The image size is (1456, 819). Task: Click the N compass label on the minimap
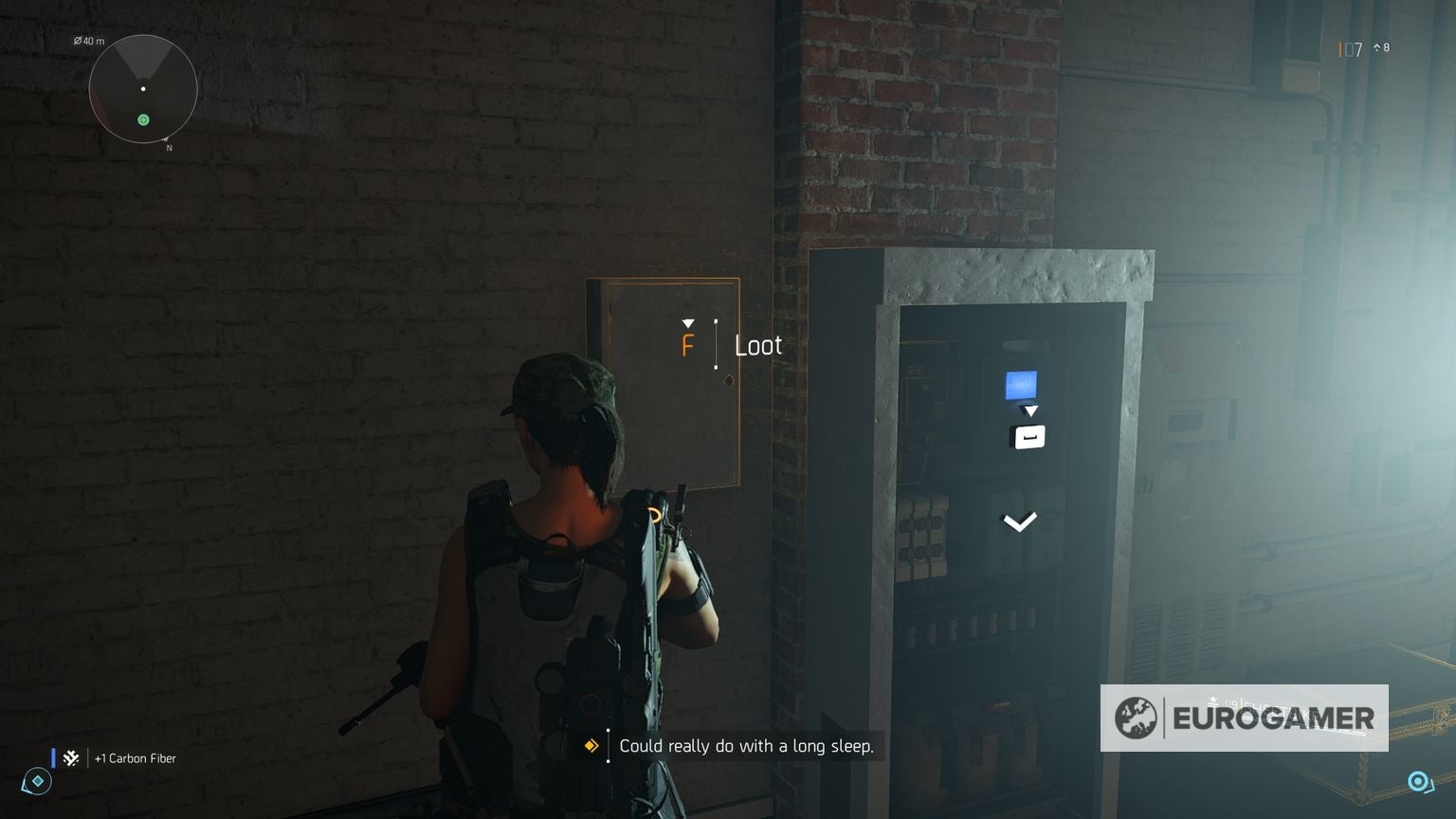point(170,148)
